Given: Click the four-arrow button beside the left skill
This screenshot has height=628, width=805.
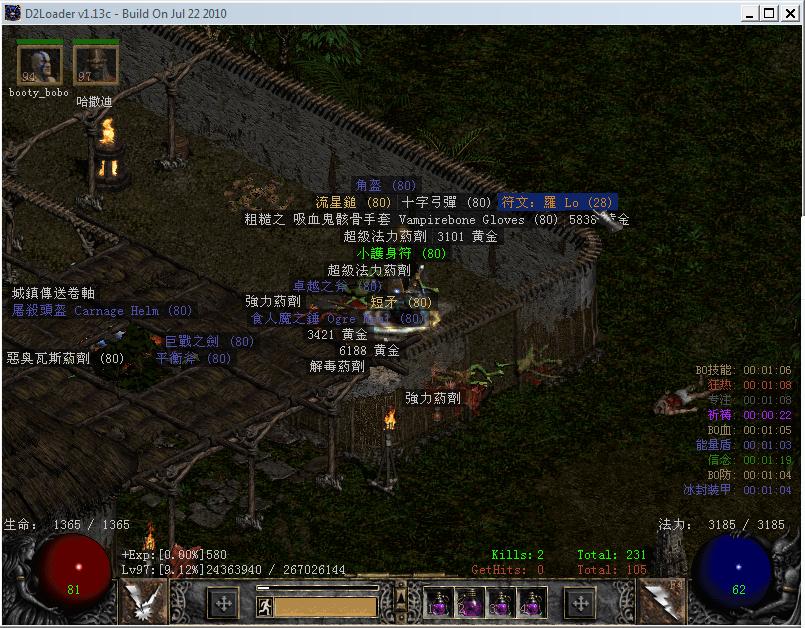Looking at the screenshot, I should point(223,603).
